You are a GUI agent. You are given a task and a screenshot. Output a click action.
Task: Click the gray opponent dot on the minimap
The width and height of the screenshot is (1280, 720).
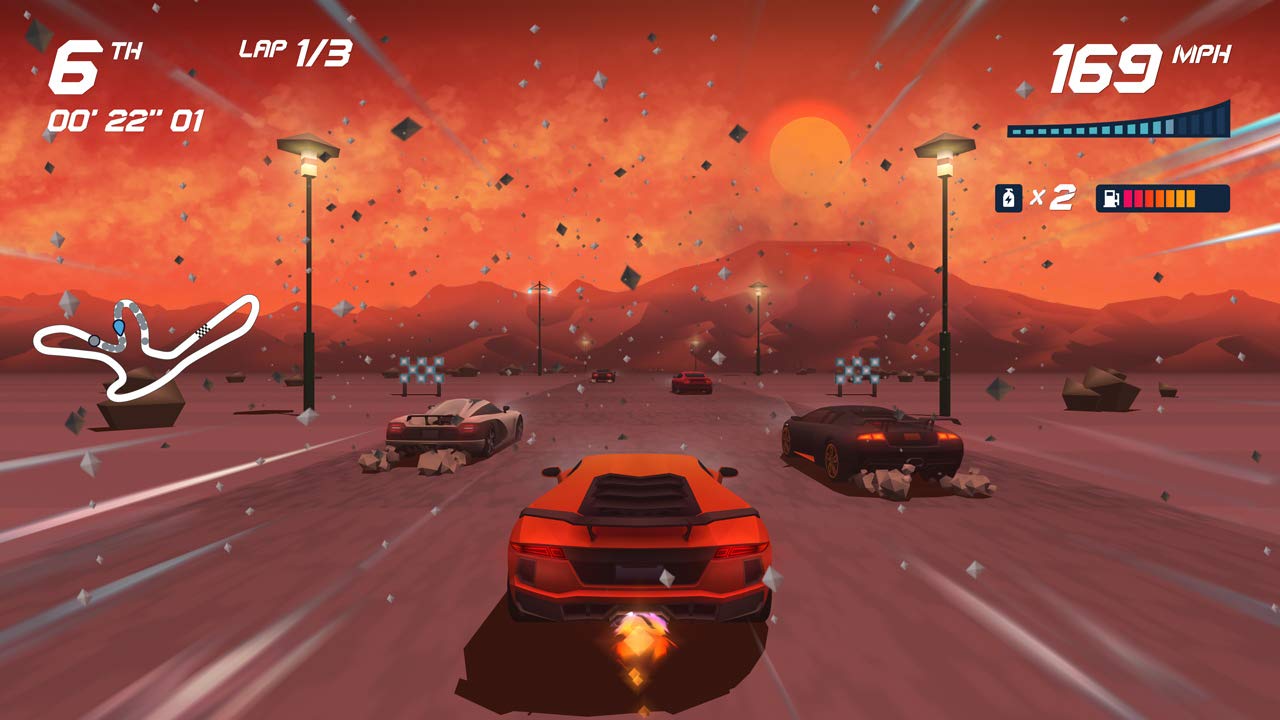[x=94, y=341]
